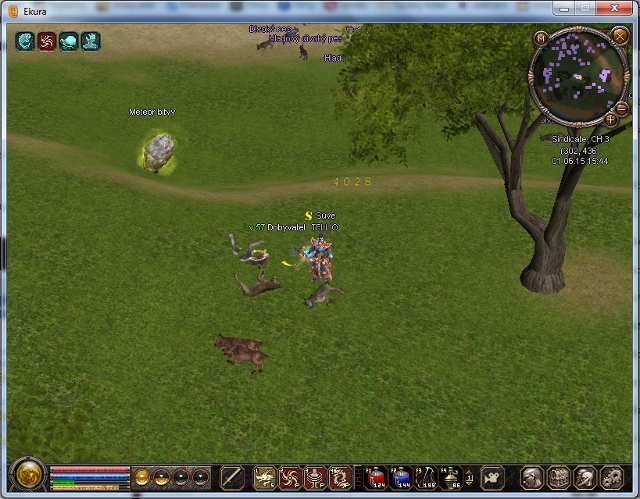Use the blue mana potion in the quickslot bar
The image size is (640, 499).
click(x=401, y=477)
